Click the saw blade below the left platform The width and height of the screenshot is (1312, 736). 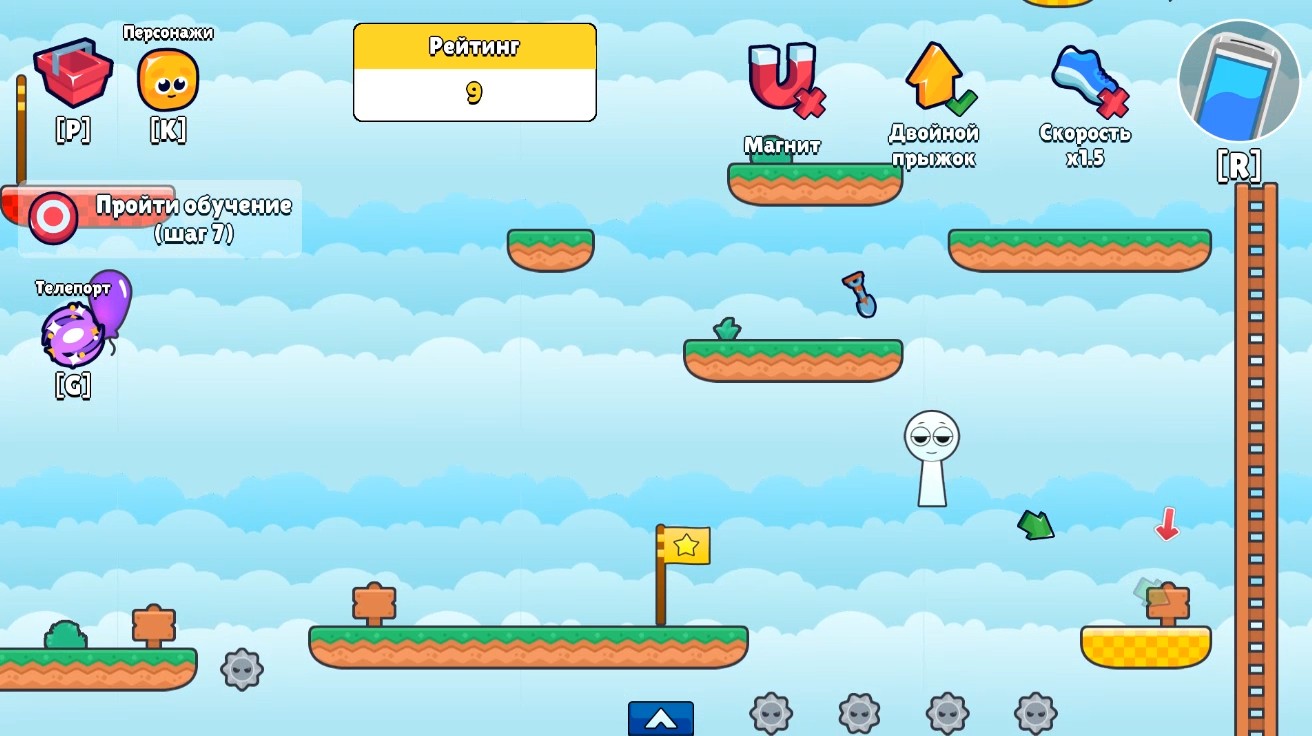[240, 670]
